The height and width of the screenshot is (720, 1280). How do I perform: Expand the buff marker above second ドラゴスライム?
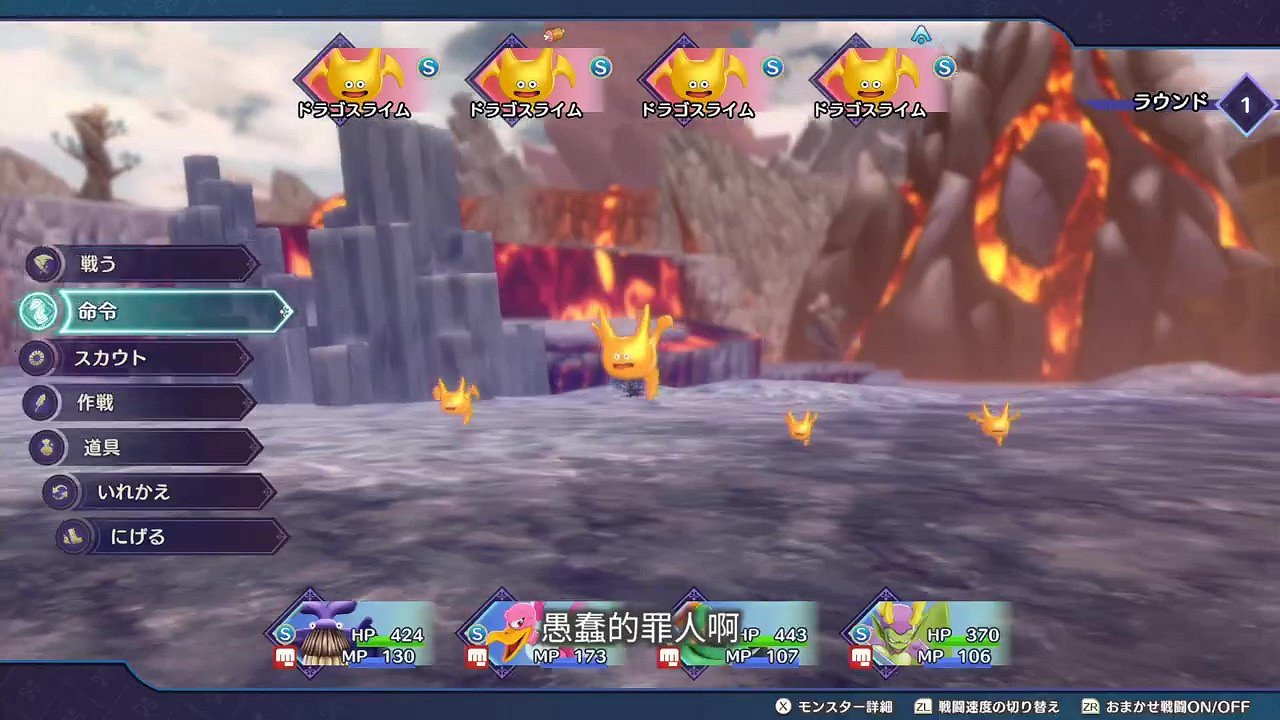pyautogui.click(x=554, y=33)
